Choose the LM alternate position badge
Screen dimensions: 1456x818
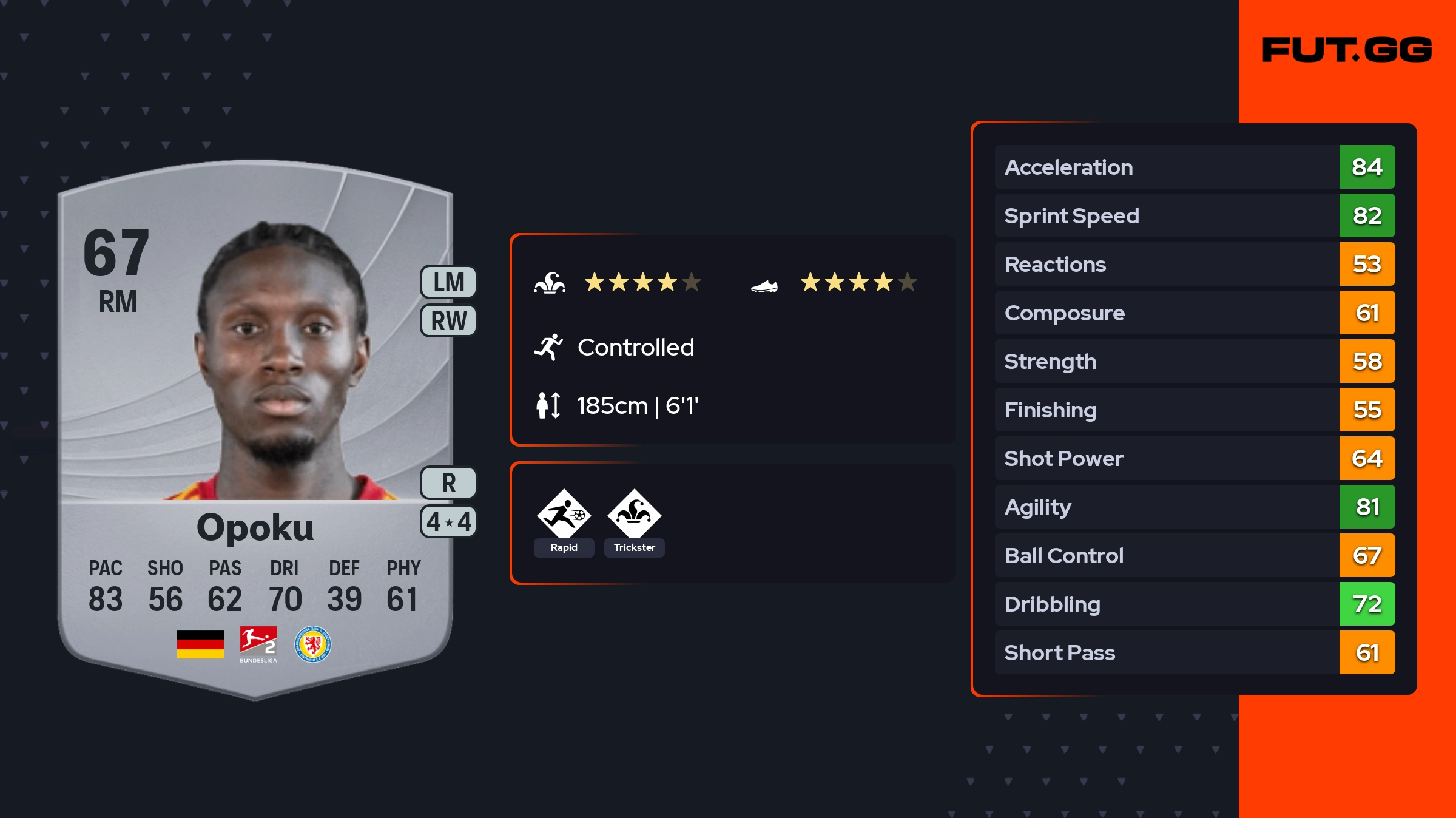pyautogui.click(x=448, y=282)
